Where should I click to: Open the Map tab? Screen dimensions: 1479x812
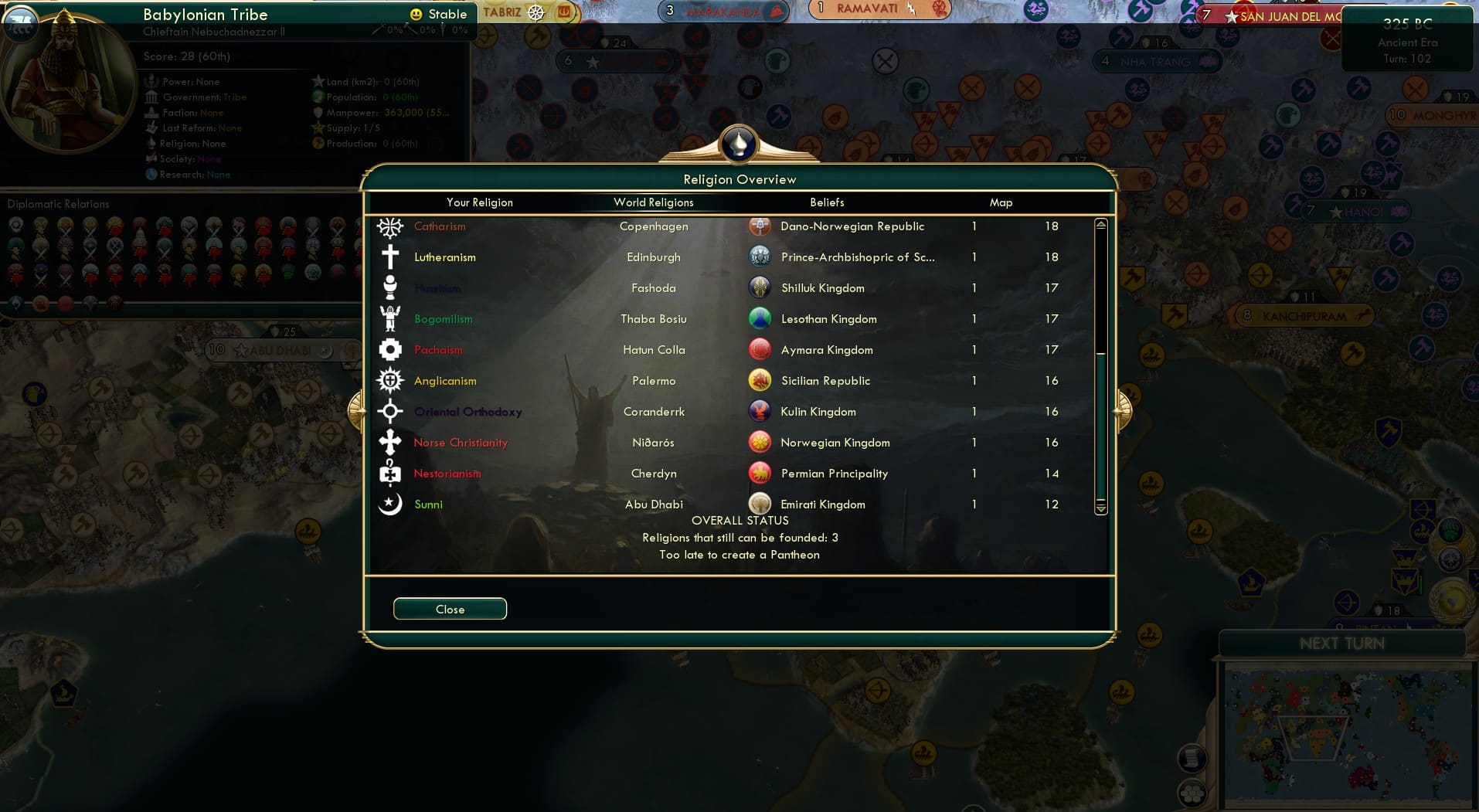point(1001,202)
